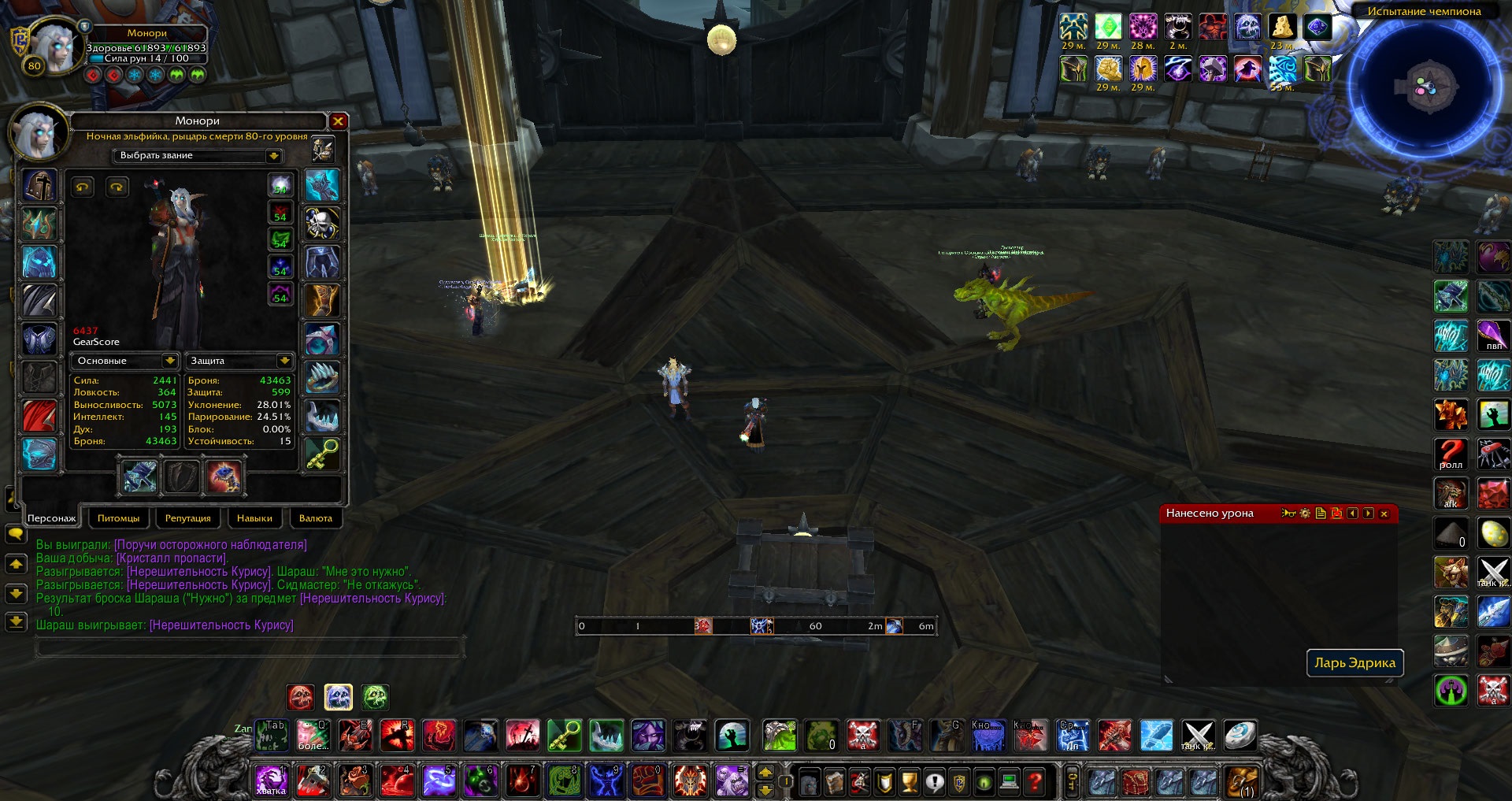This screenshot has width=1512, height=801.
Task: Click the chat input field
Action: (x=249, y=647)
